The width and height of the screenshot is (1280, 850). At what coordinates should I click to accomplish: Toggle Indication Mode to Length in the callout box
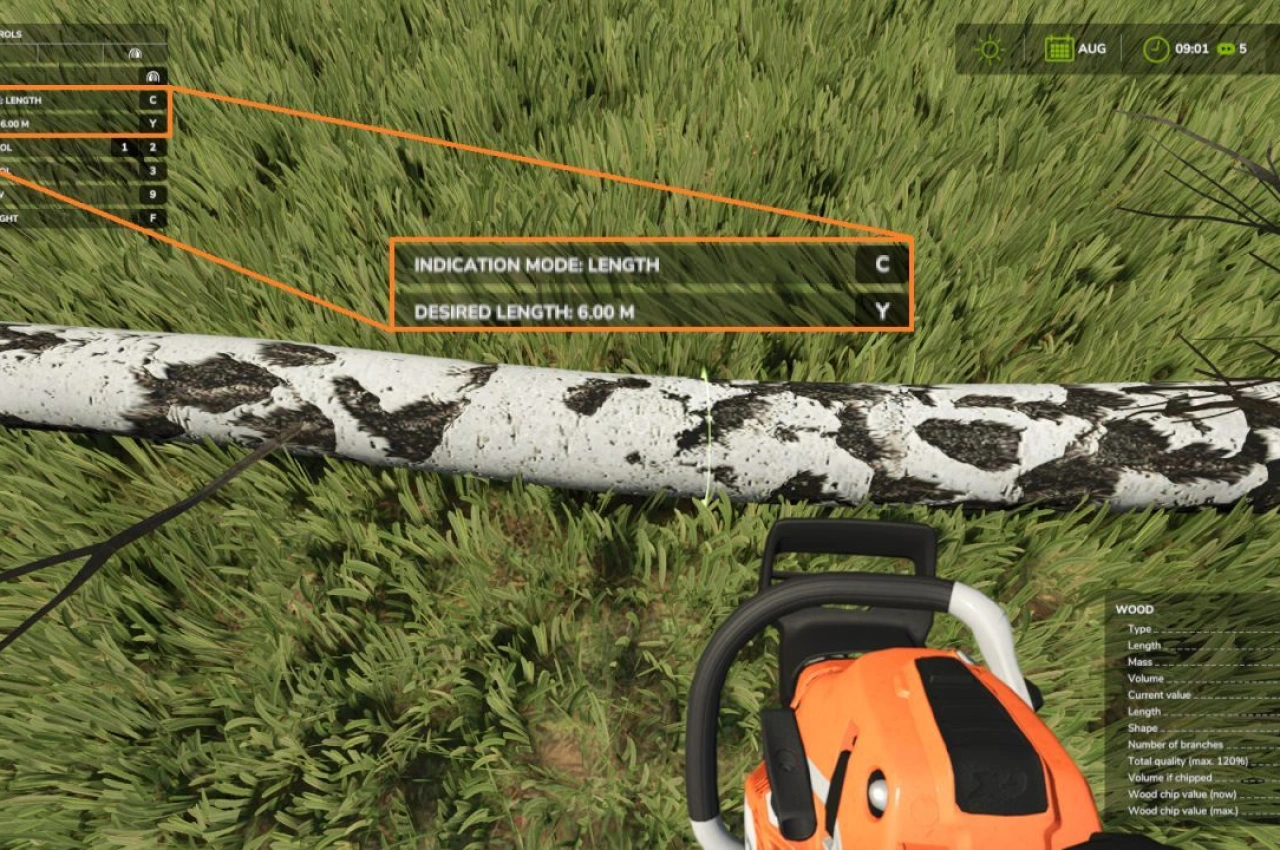(x=537, y=266)
